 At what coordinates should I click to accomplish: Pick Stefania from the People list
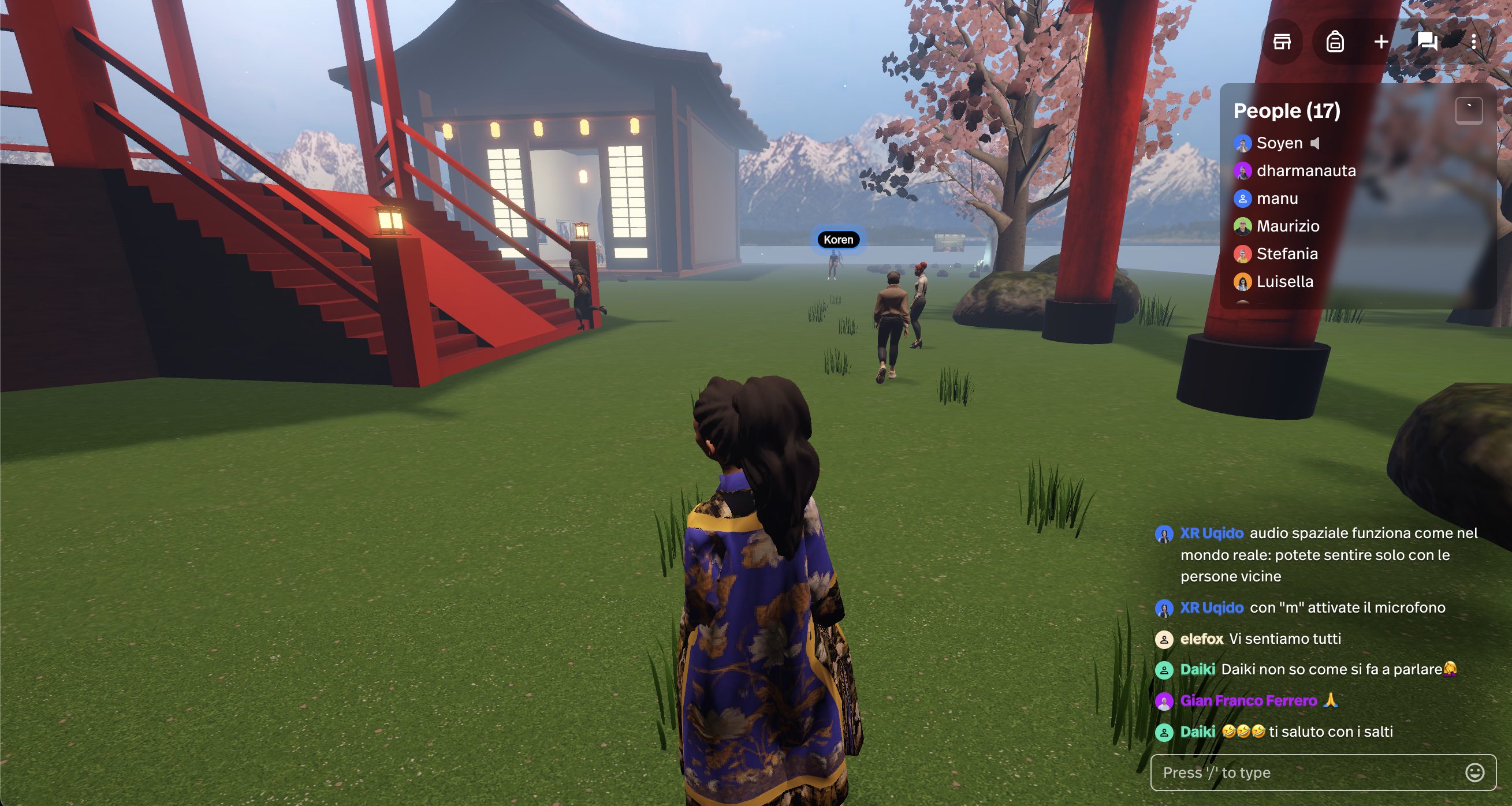coord(1287,253)
